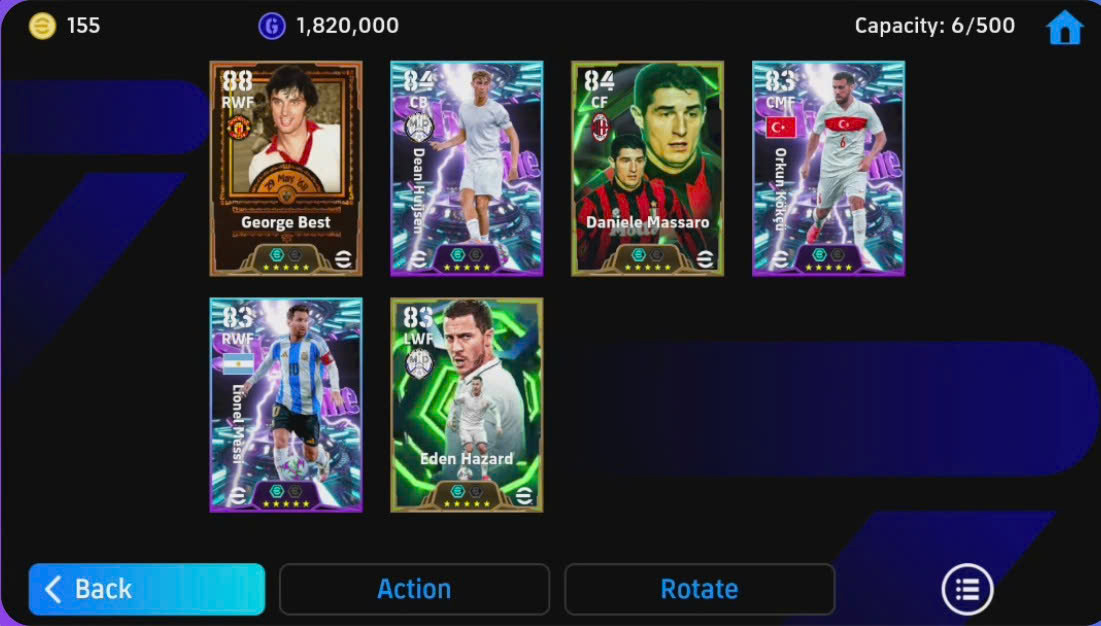Image resolution: width=1101 pixels, height=626 pixels.
Task: Open the Action menu
Action: coord(414,589)
